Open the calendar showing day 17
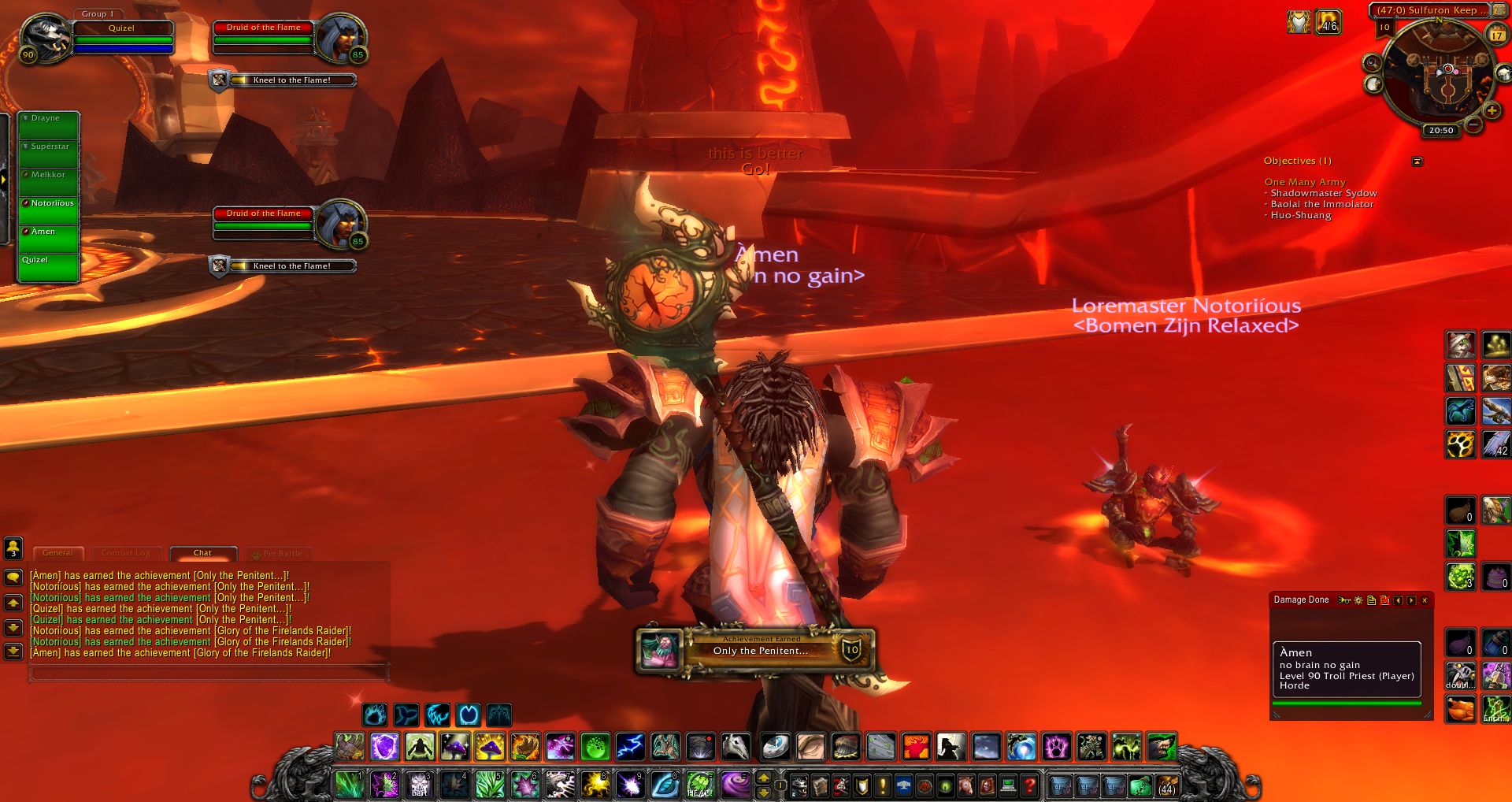1512x802 pixels. click(x=1496, y=35)
